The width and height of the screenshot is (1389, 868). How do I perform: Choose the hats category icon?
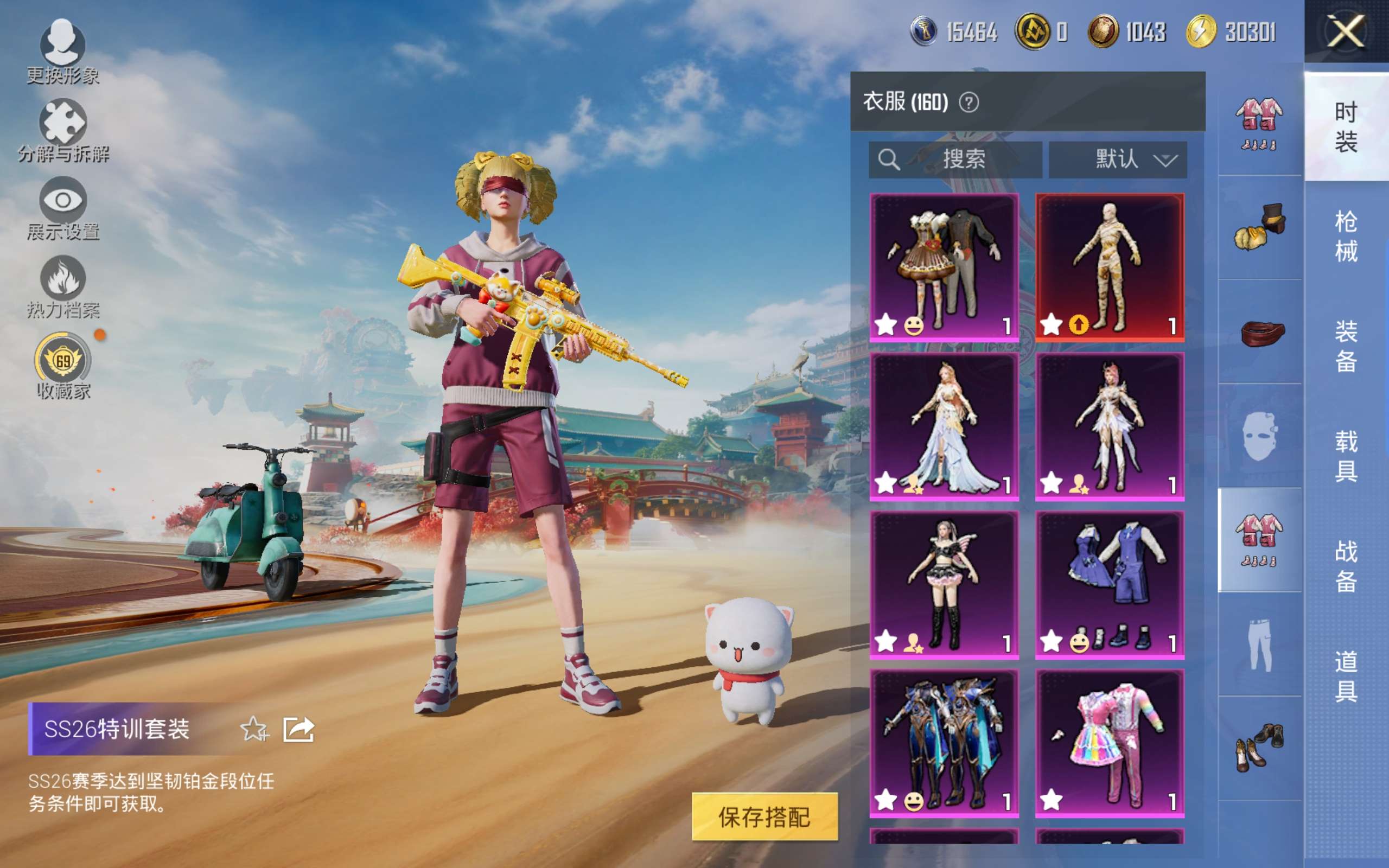point(1259,227)
